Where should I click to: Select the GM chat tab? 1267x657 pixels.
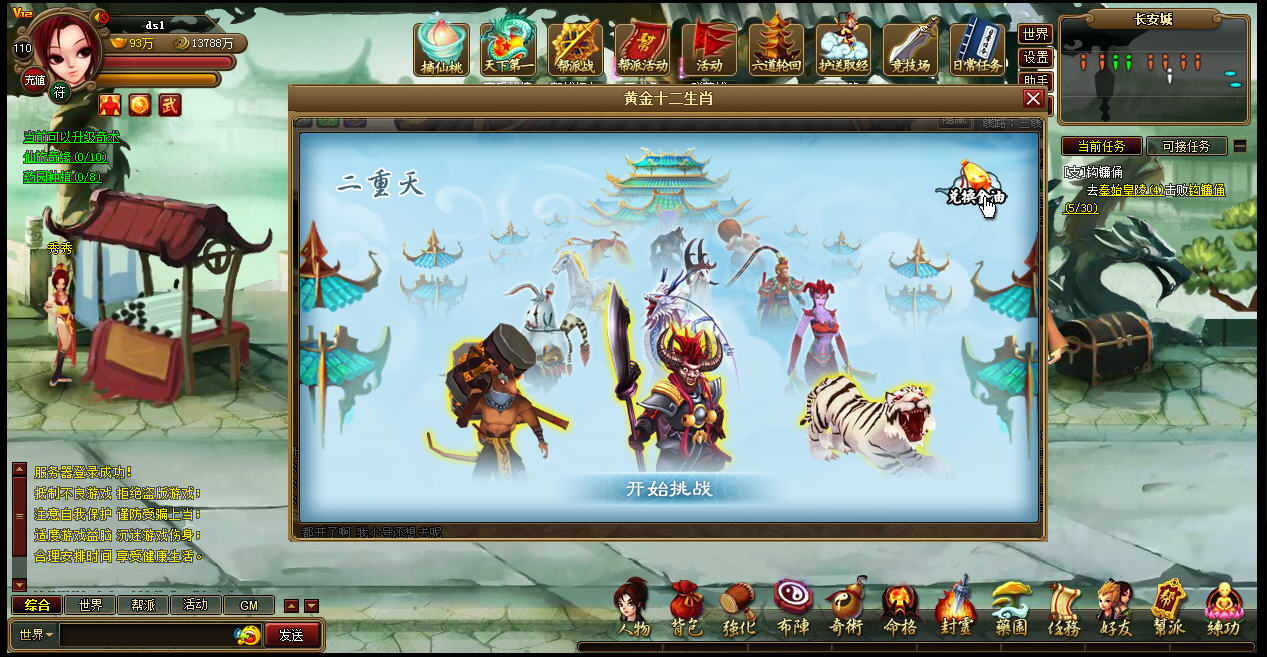pos(249,605)
